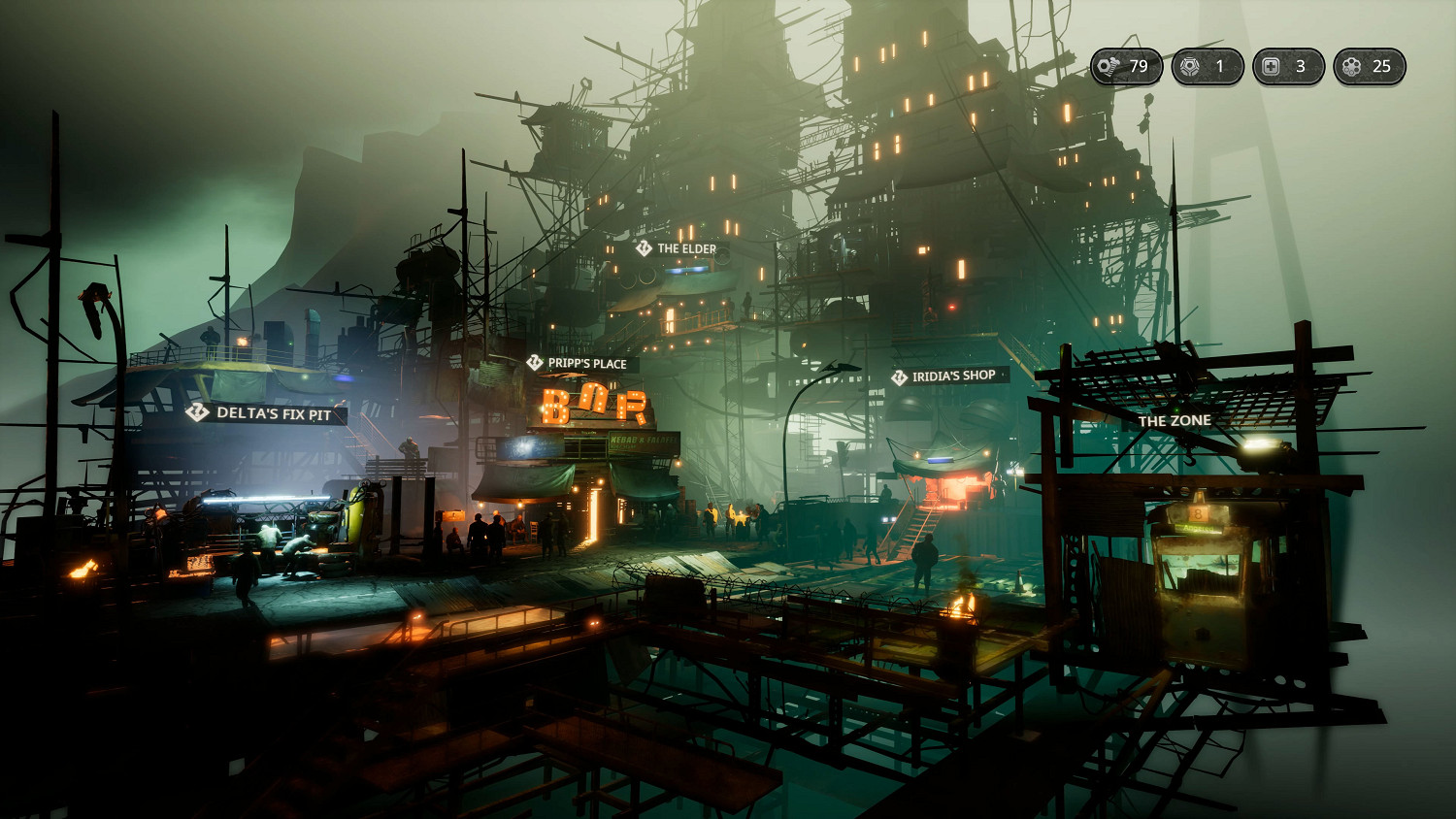Screen dimensions: 1456x819
Task: Visit The Elder location marker
Action: pos(679,248)
